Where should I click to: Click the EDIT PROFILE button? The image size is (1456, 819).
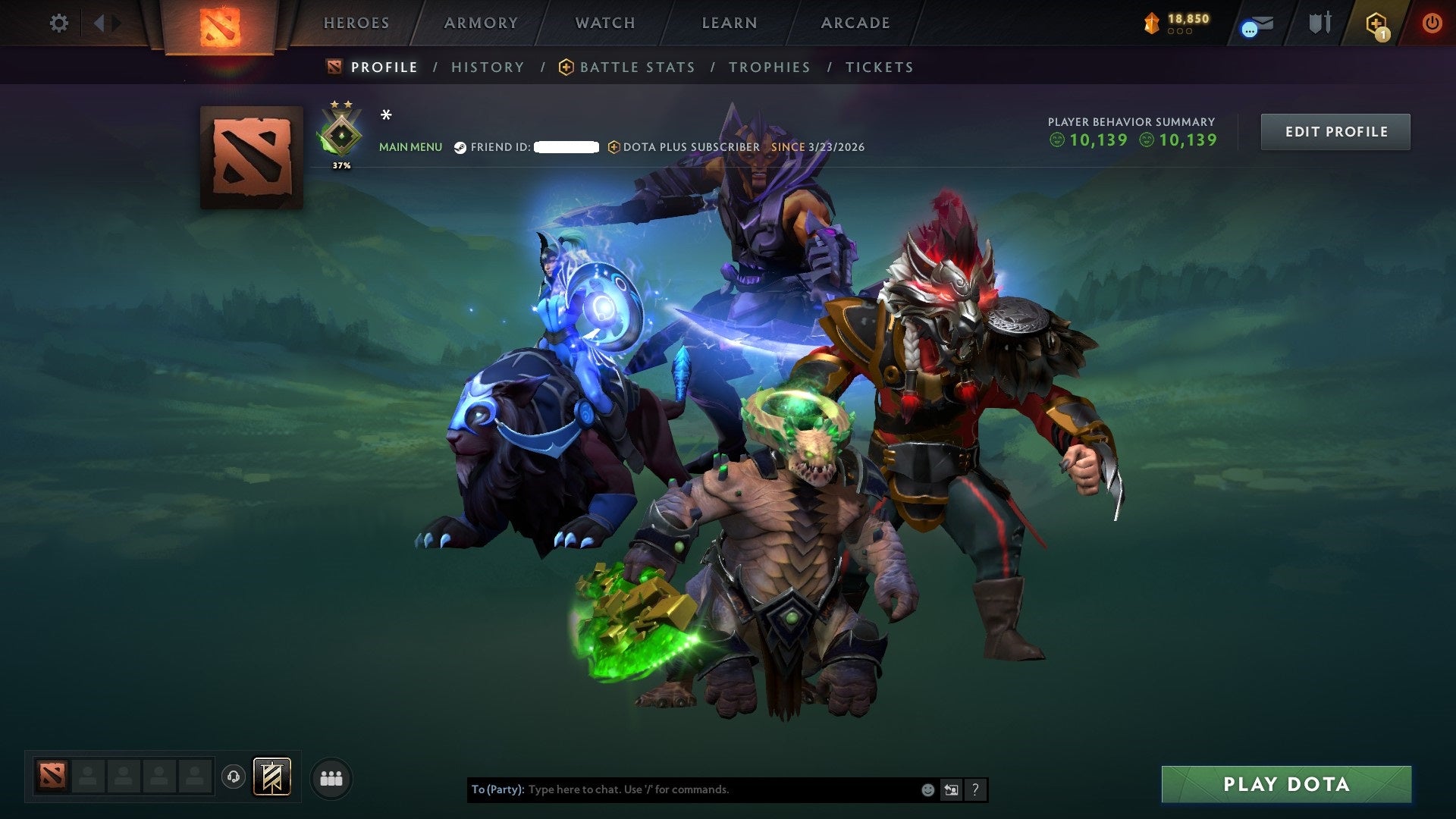tap(1335, 131)
